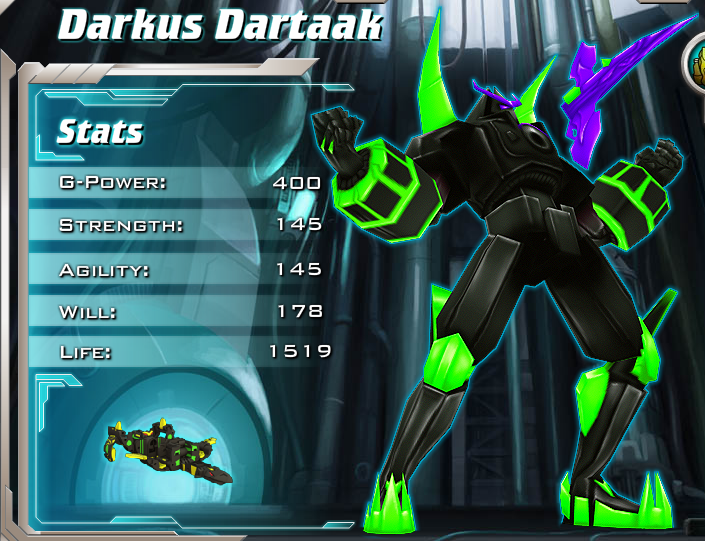Image resolution: width=705 pixels, height=541 pixels.
Task: Click the round yellow creature icon
Action: point(696,62)
